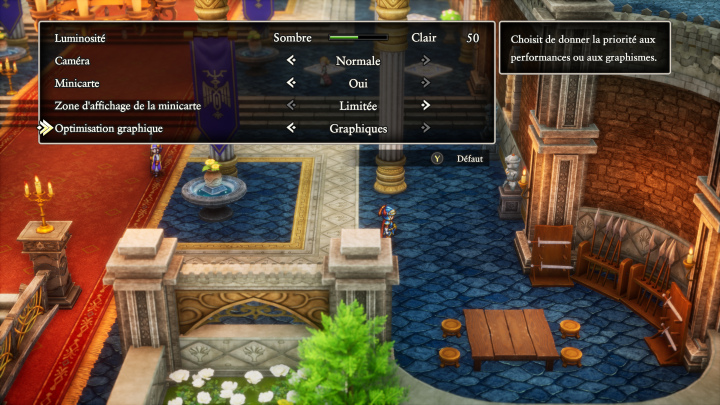Click the right arrow for Minicarte
This screenshot has width=720, height=405.
pos(426,83)
